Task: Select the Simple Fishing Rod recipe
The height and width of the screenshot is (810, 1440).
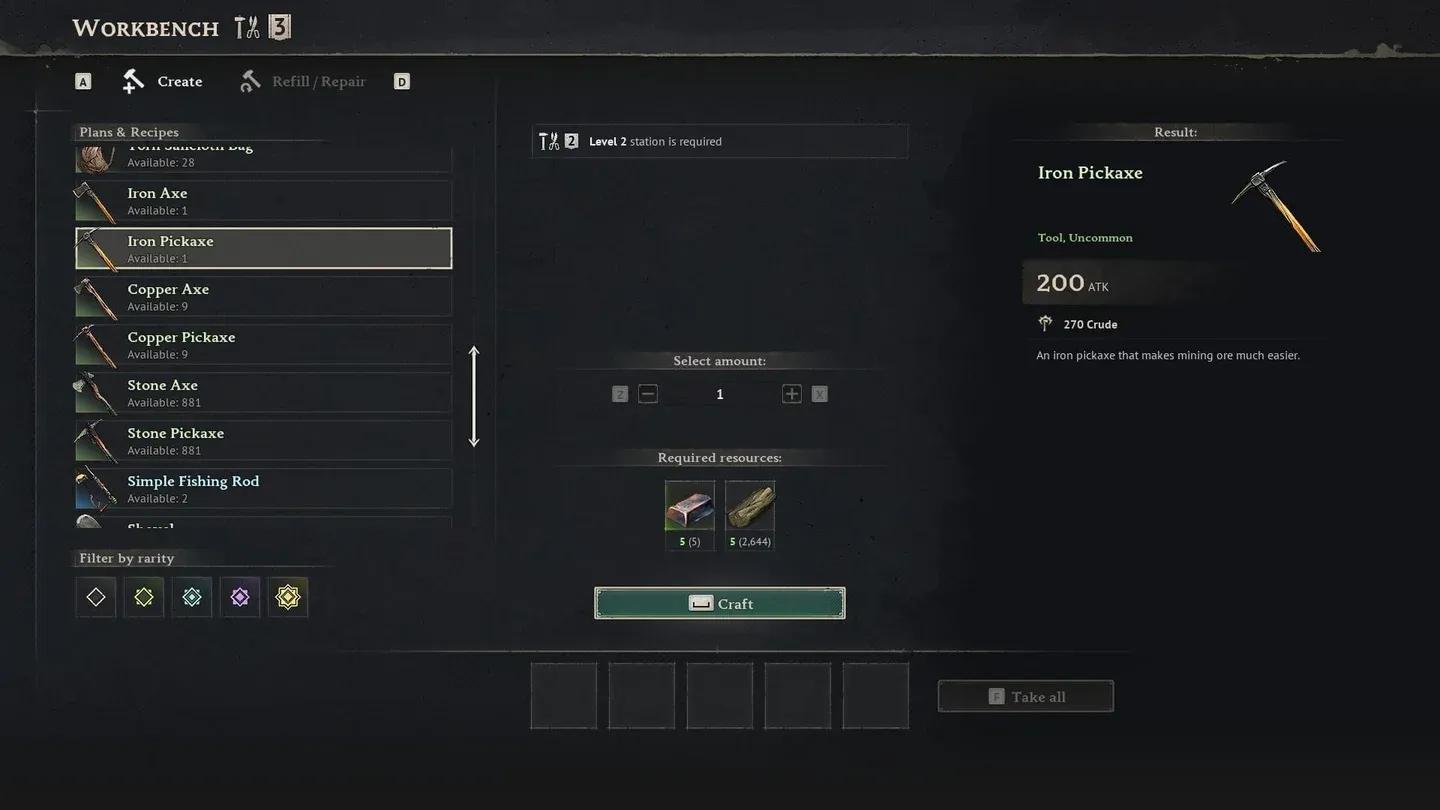Action: coord(263,489)
